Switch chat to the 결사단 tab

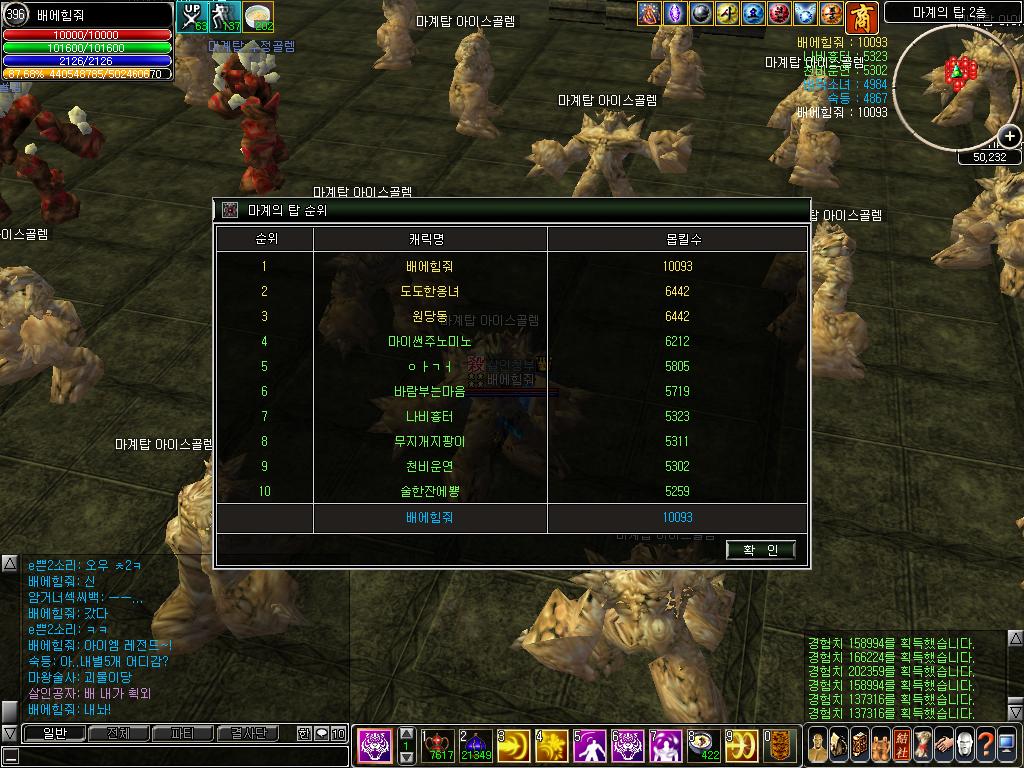(247, 734)
